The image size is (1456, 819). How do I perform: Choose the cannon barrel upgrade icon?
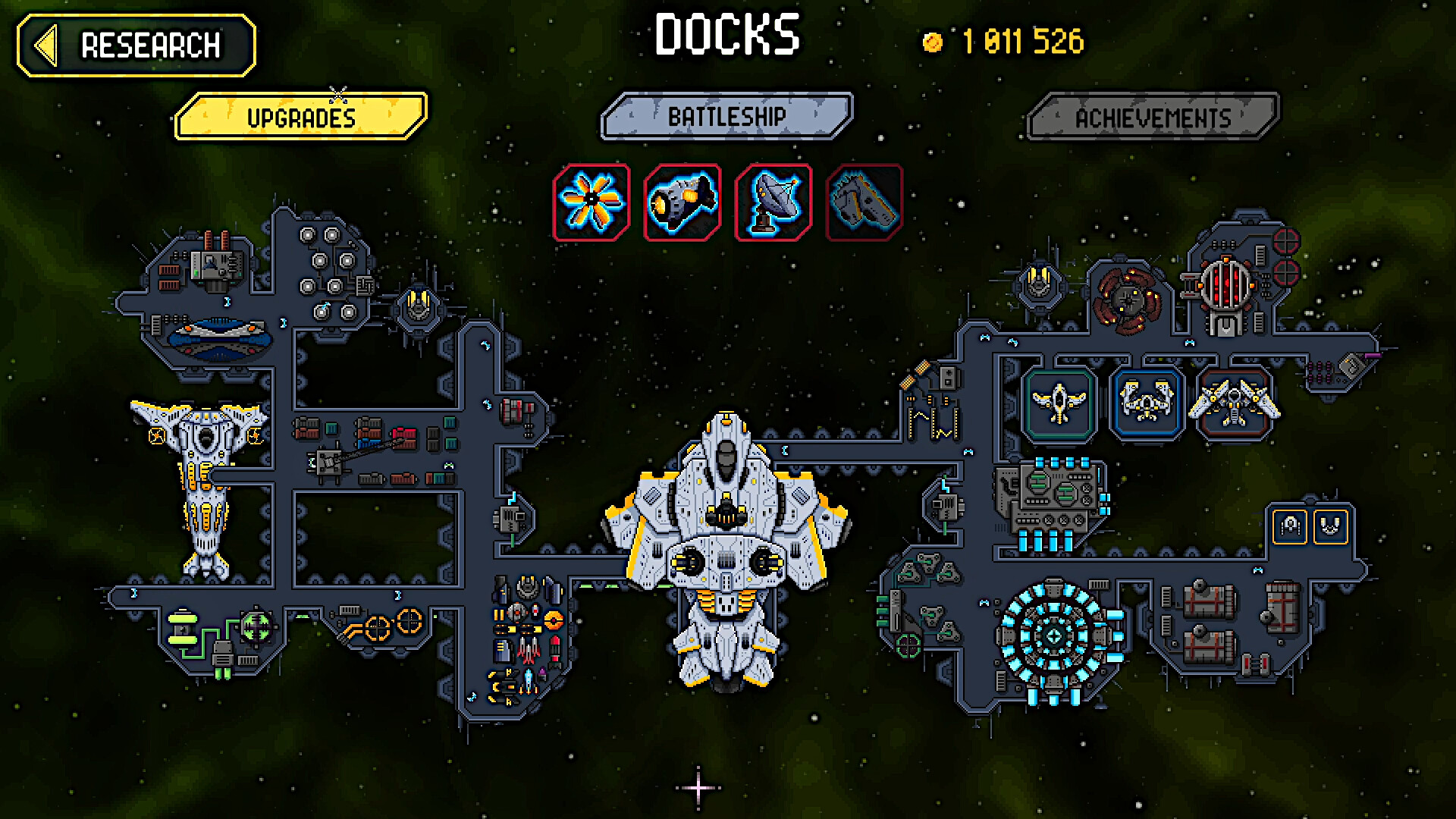click(682, 202)
